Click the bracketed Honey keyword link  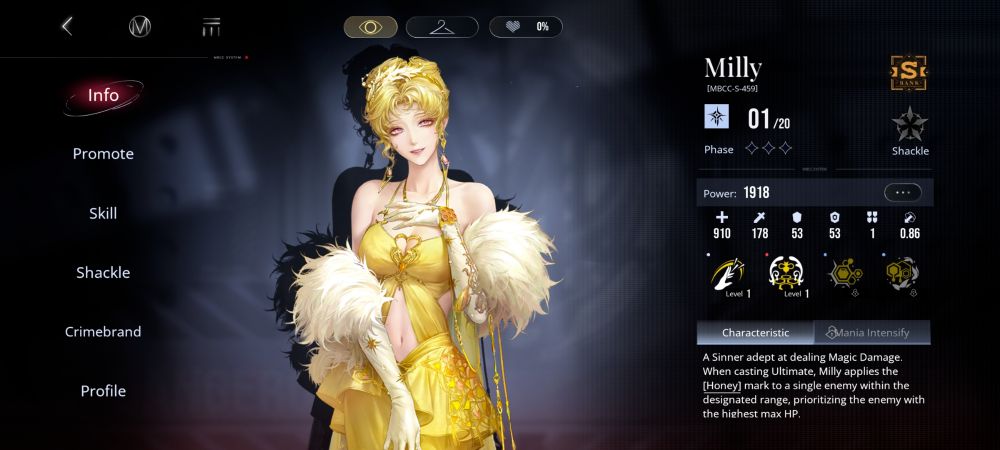(x=720, y=386)
